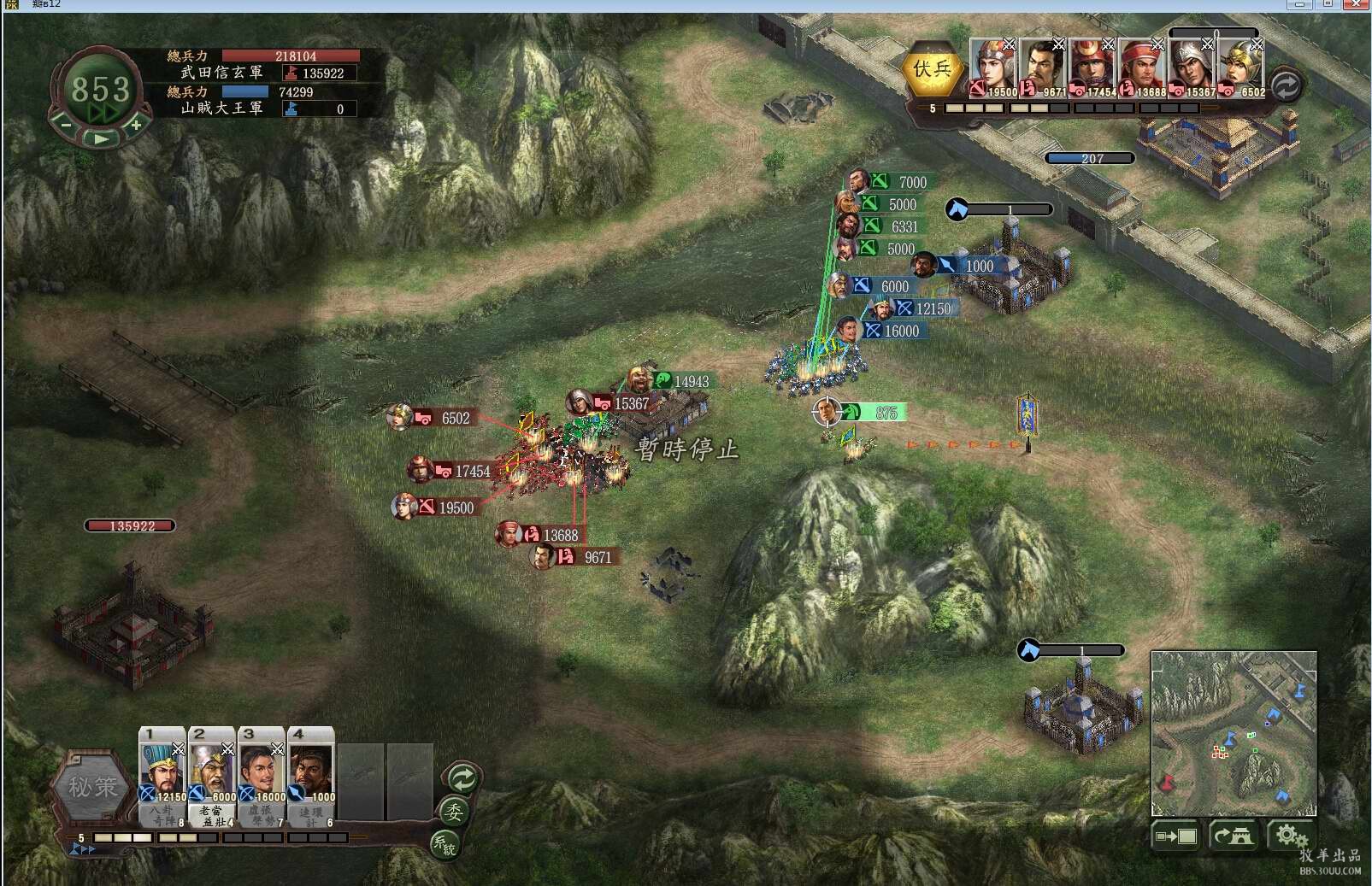Click the green cycle arrows beside officer cards
The image size is (1372, 886).
pyautogui.click(x=462, y=778)
